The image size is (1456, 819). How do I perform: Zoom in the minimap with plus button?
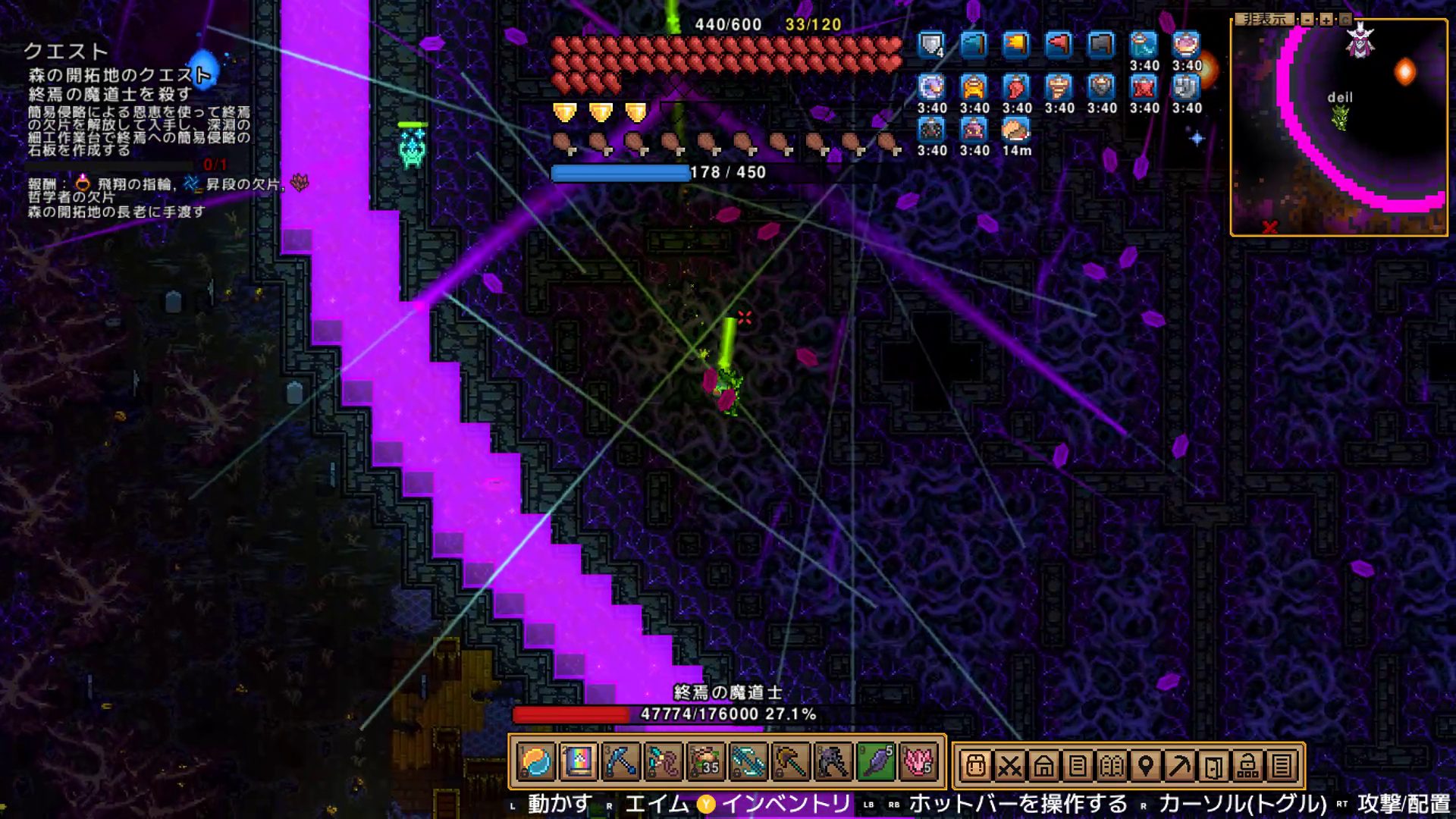click(x=1326, y=19)
